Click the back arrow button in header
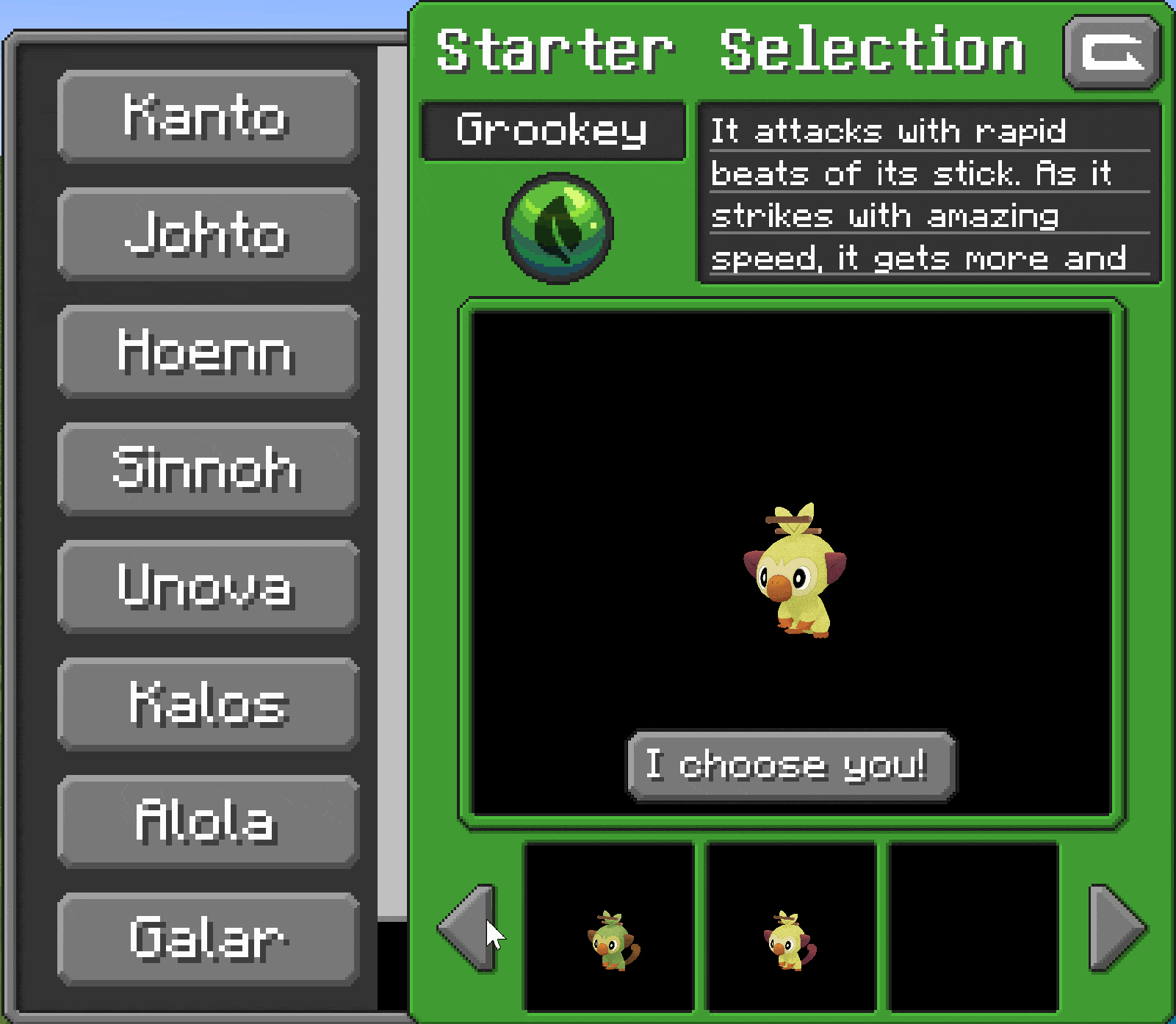 (1112, 52)
